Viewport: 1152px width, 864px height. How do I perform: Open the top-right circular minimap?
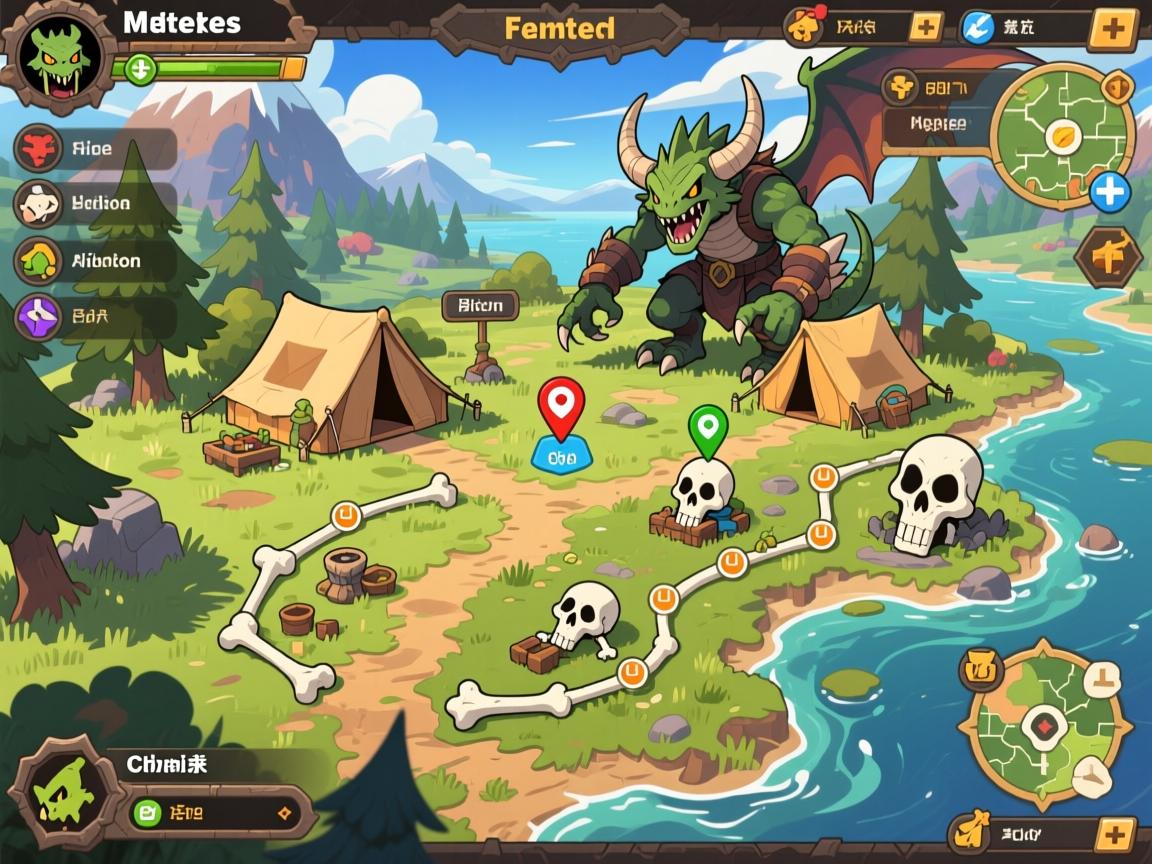(1060, 138)
